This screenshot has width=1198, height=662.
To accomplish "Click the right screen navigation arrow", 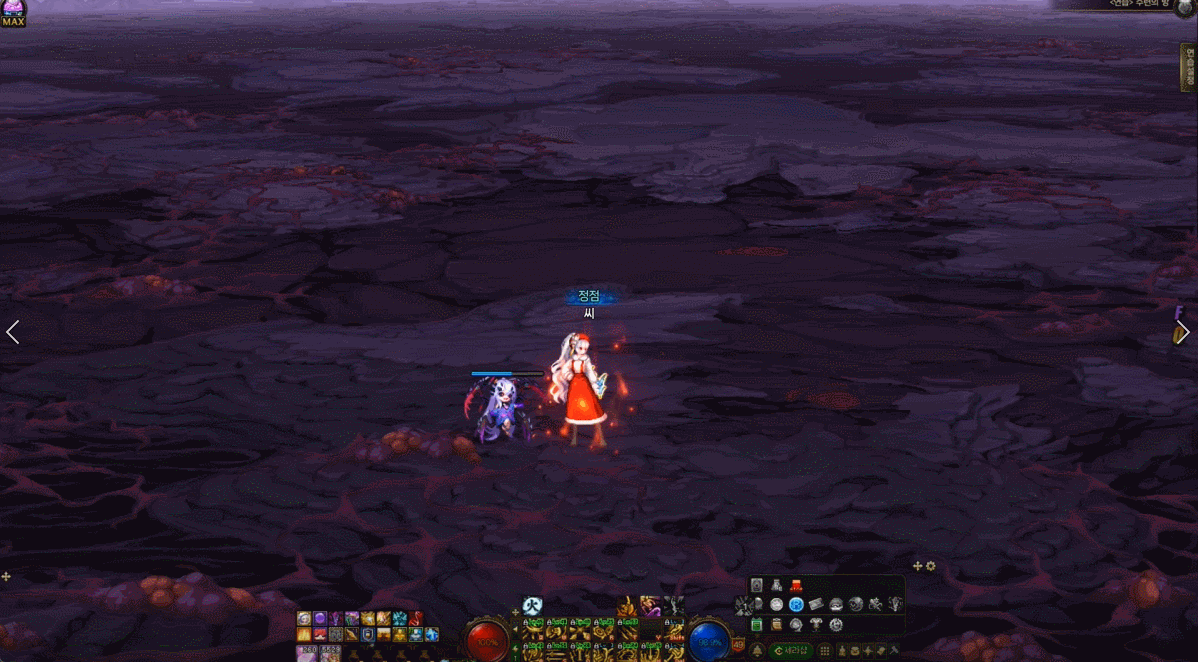I will pyautogui.click(x=1184, y=333).
